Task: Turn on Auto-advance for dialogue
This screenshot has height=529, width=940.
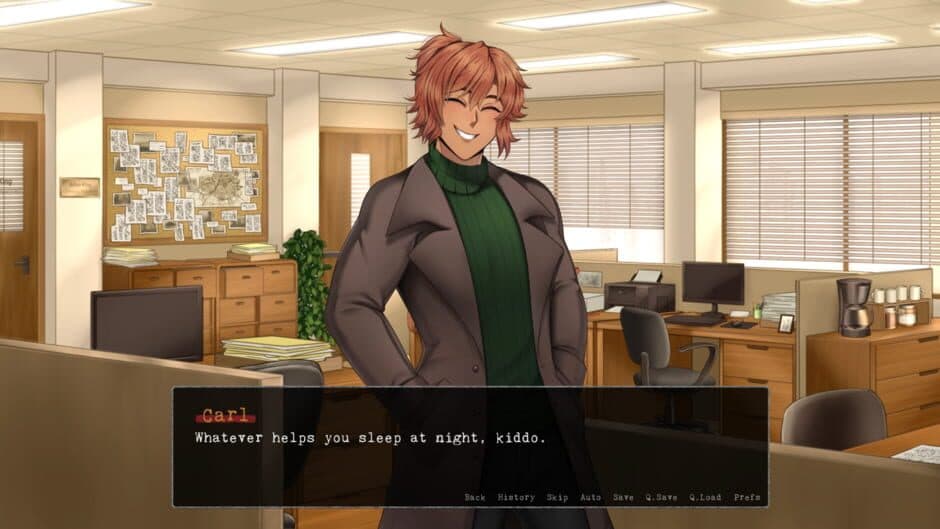Action: point(590,497)
